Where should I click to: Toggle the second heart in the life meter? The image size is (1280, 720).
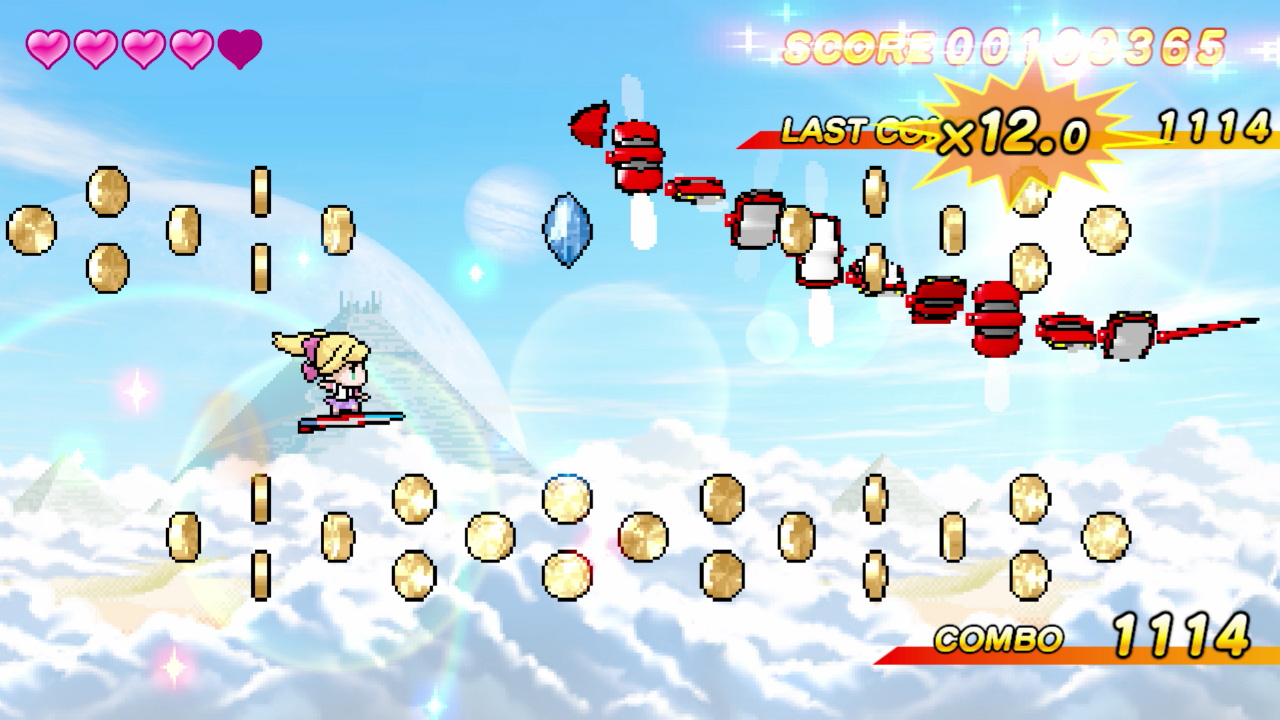pyautogui.click(x=93, y=45)
